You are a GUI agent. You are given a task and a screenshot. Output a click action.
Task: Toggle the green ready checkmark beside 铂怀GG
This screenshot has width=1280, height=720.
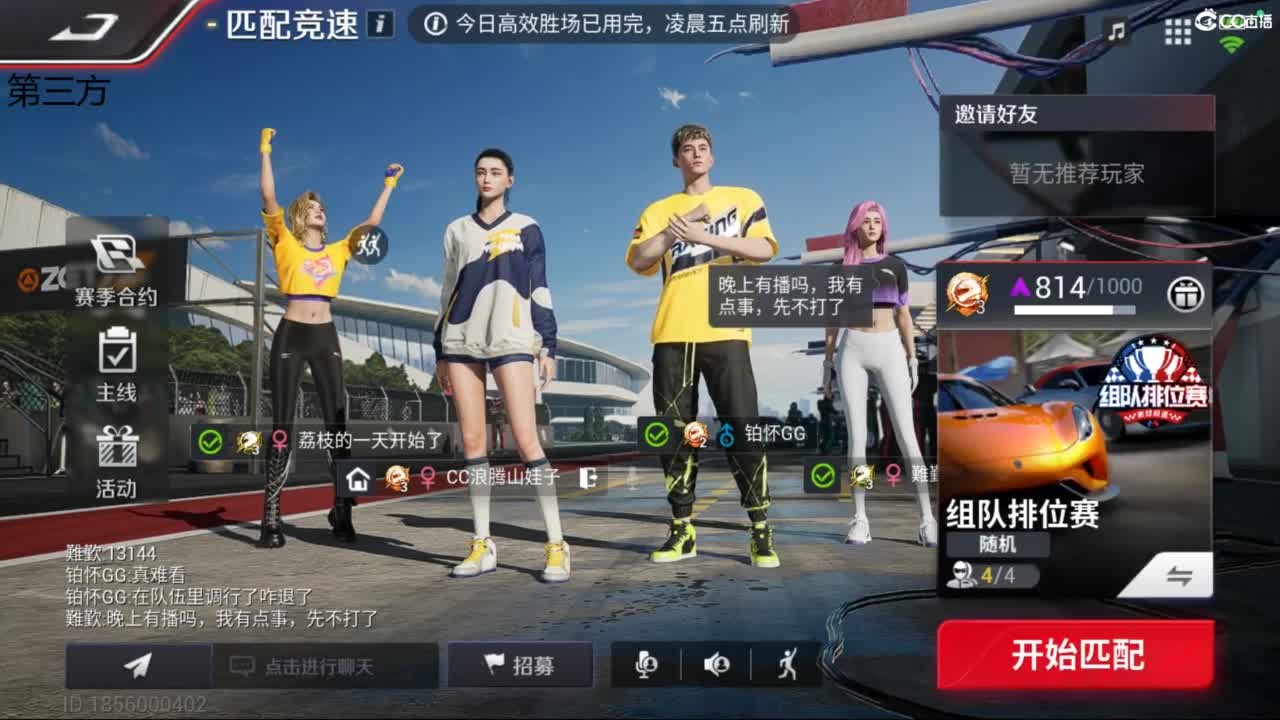(657, 436)
